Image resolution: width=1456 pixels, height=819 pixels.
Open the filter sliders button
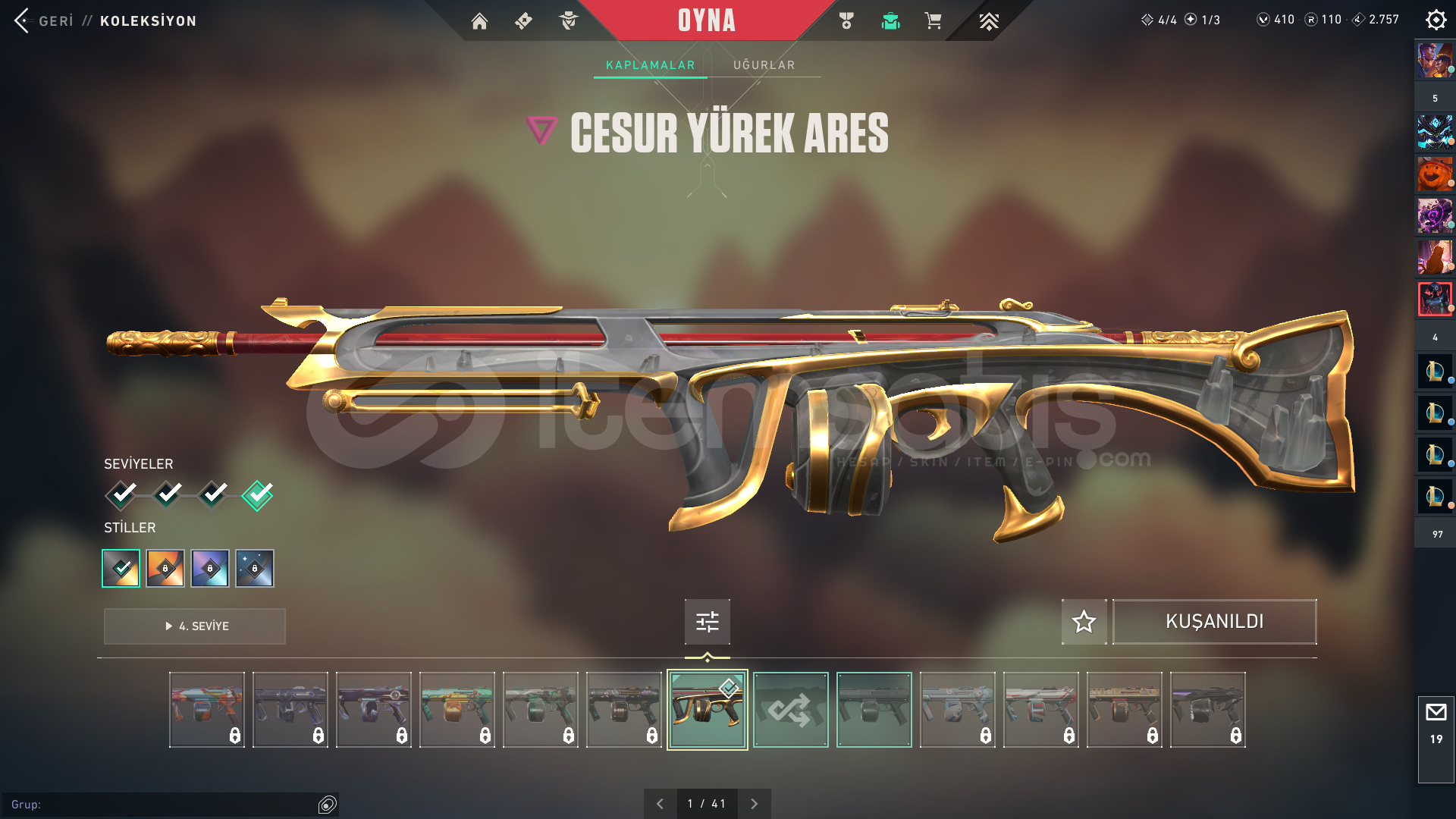point(707,622)
